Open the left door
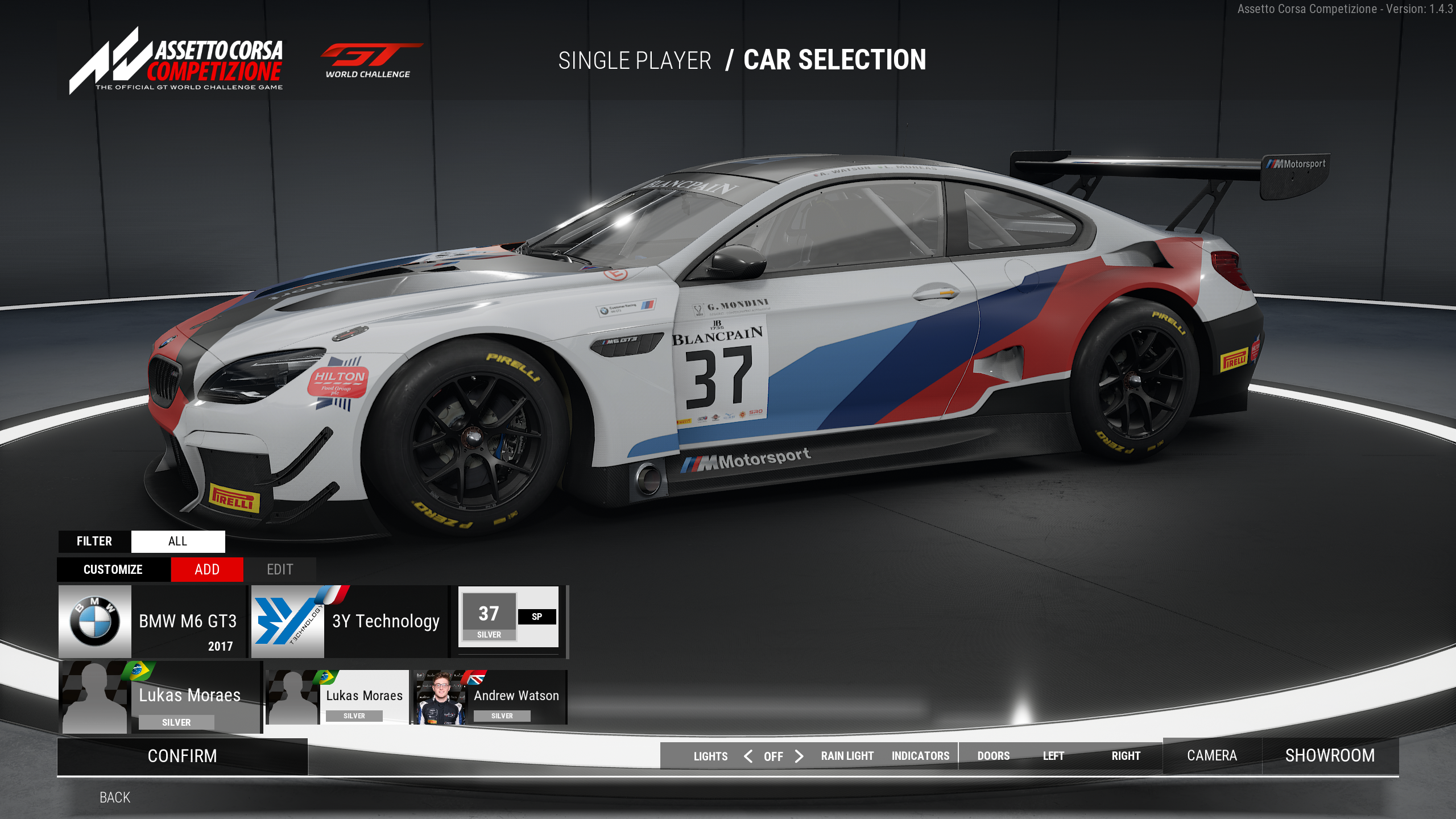The width and height of the screenshot is (1456, 819). point(1053,756)
